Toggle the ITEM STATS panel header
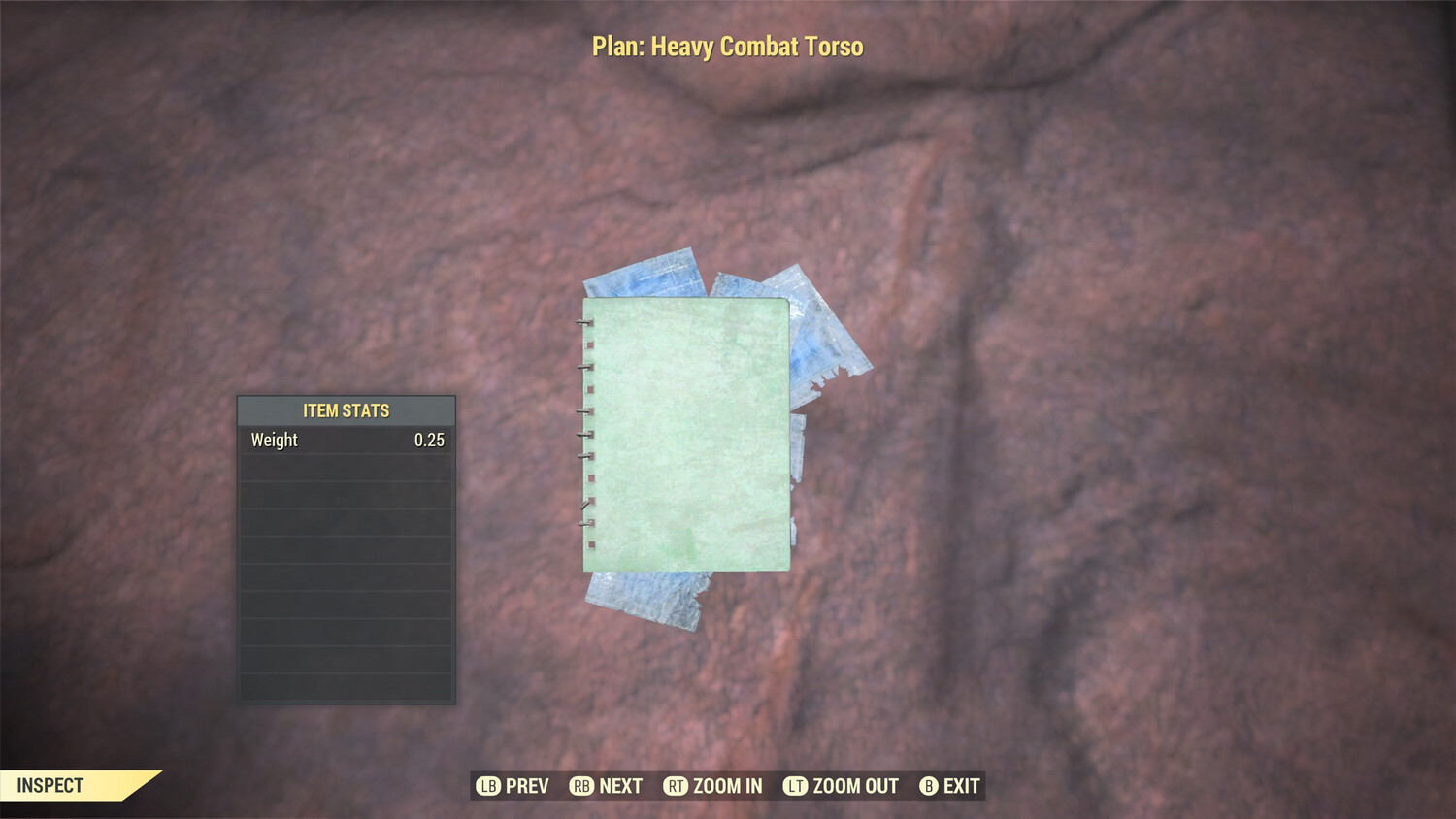Image resolution: width=1456 pixels, height=819 pixels. [x=345, y=409]
